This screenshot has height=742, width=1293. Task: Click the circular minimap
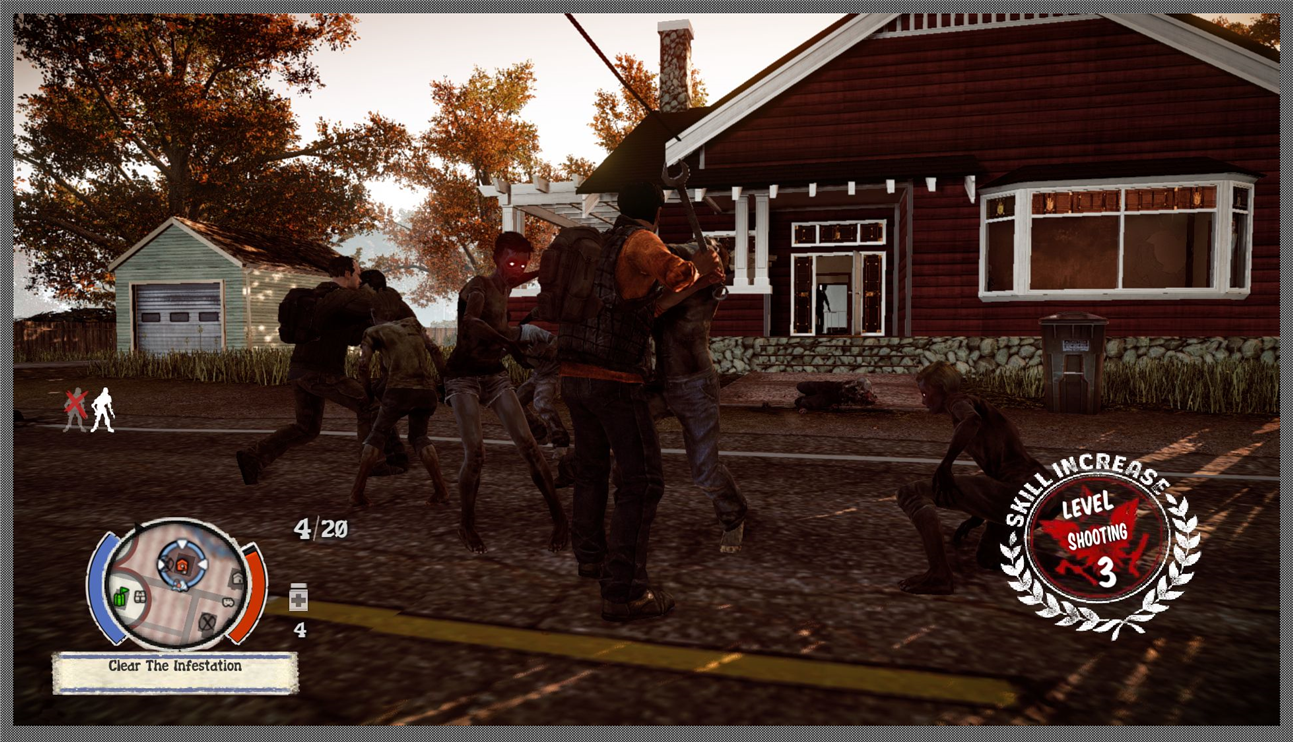(177, 585)
